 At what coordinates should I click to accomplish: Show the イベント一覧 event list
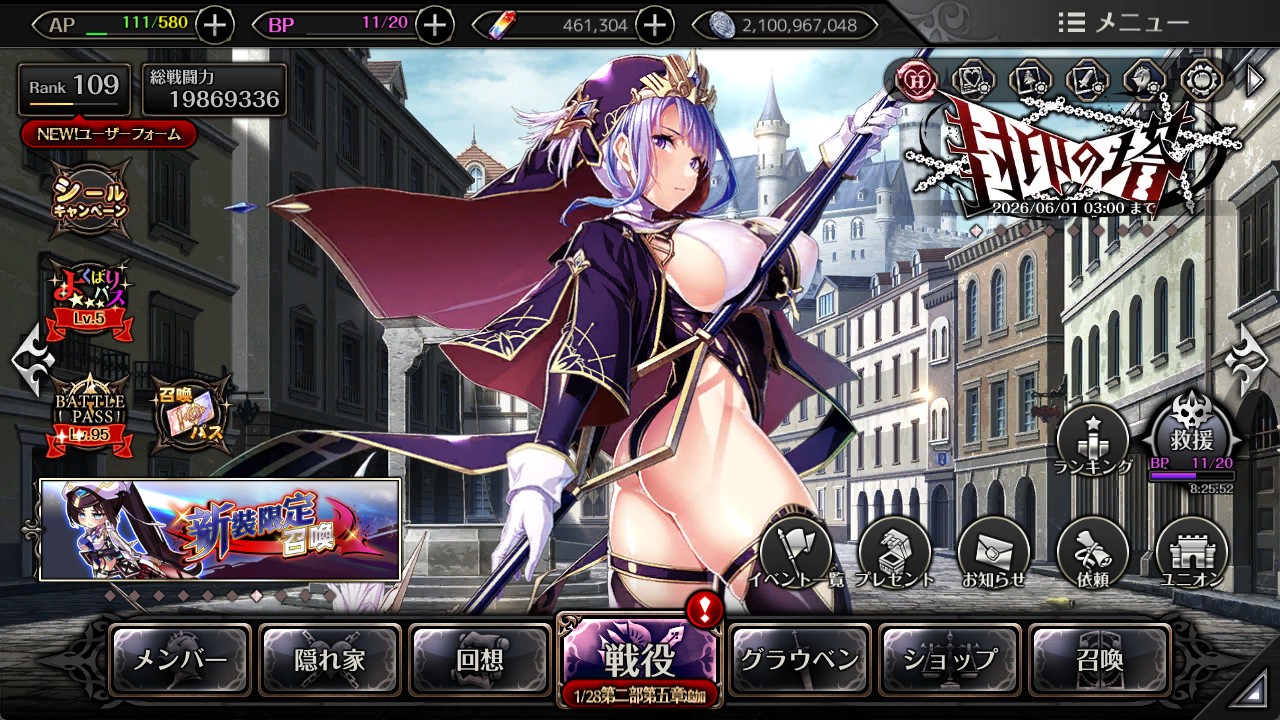[796, 553]
